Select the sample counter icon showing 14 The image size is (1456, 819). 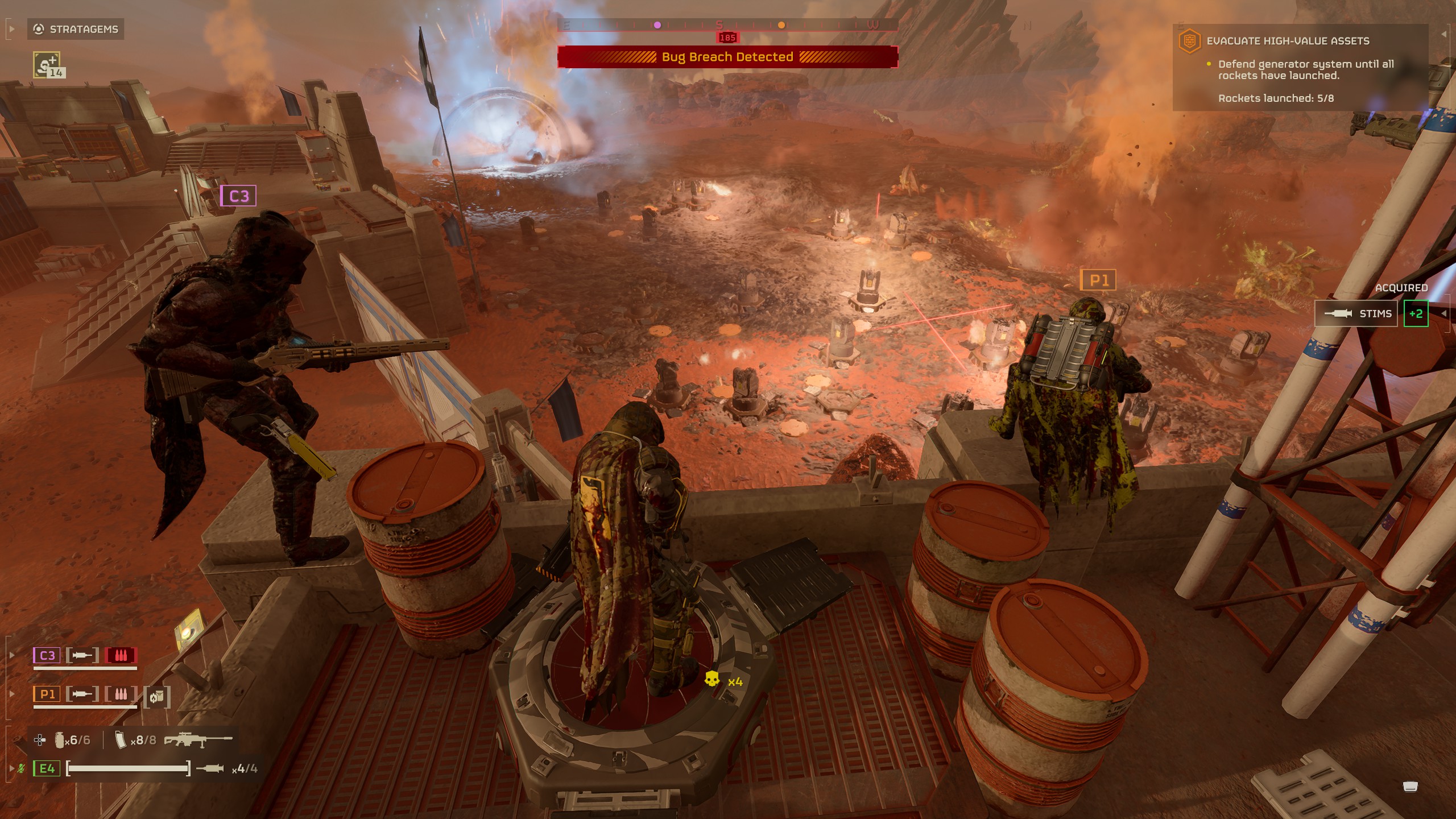[47, 65]
